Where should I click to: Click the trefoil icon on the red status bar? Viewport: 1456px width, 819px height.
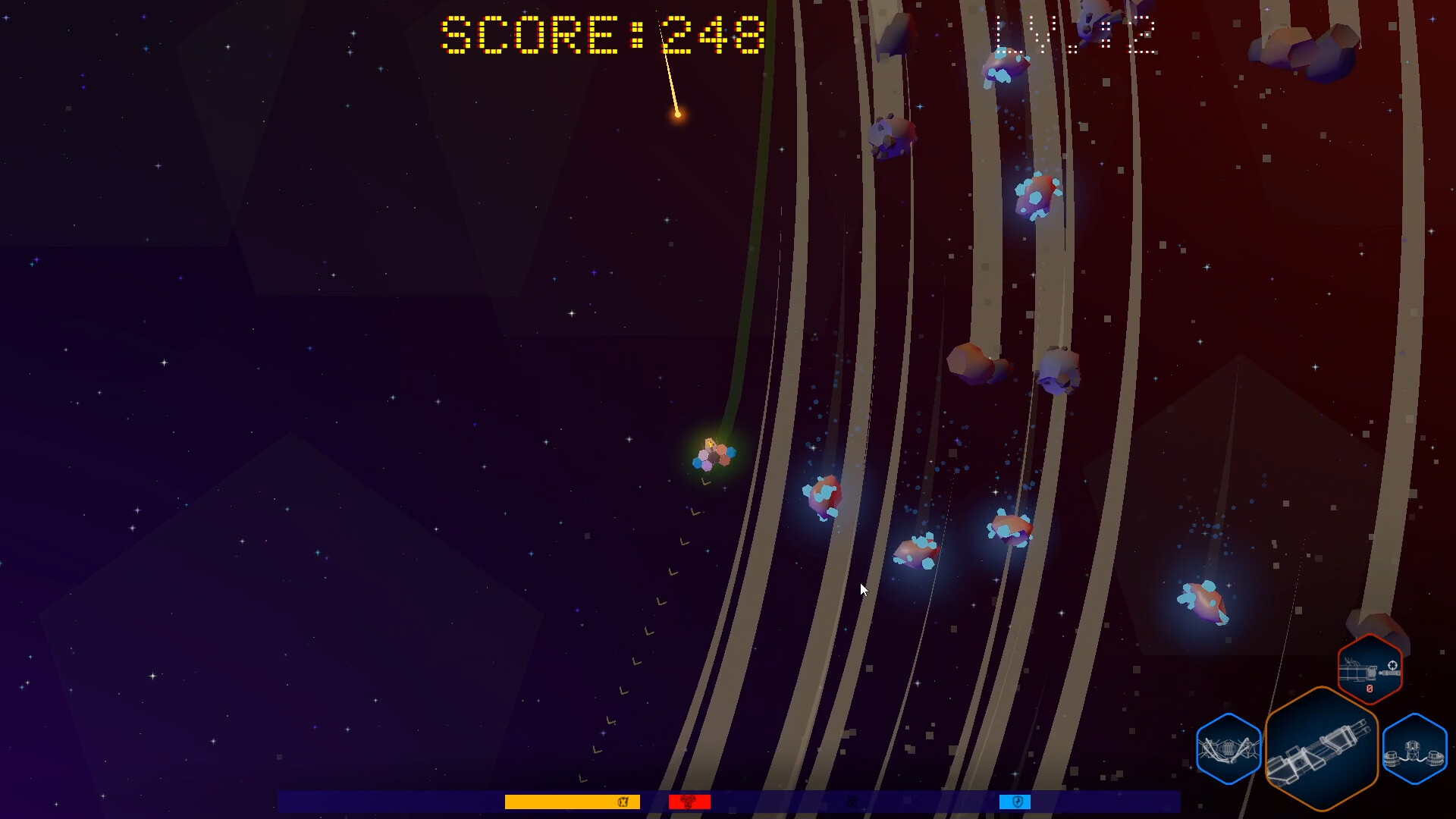[689, 801]
